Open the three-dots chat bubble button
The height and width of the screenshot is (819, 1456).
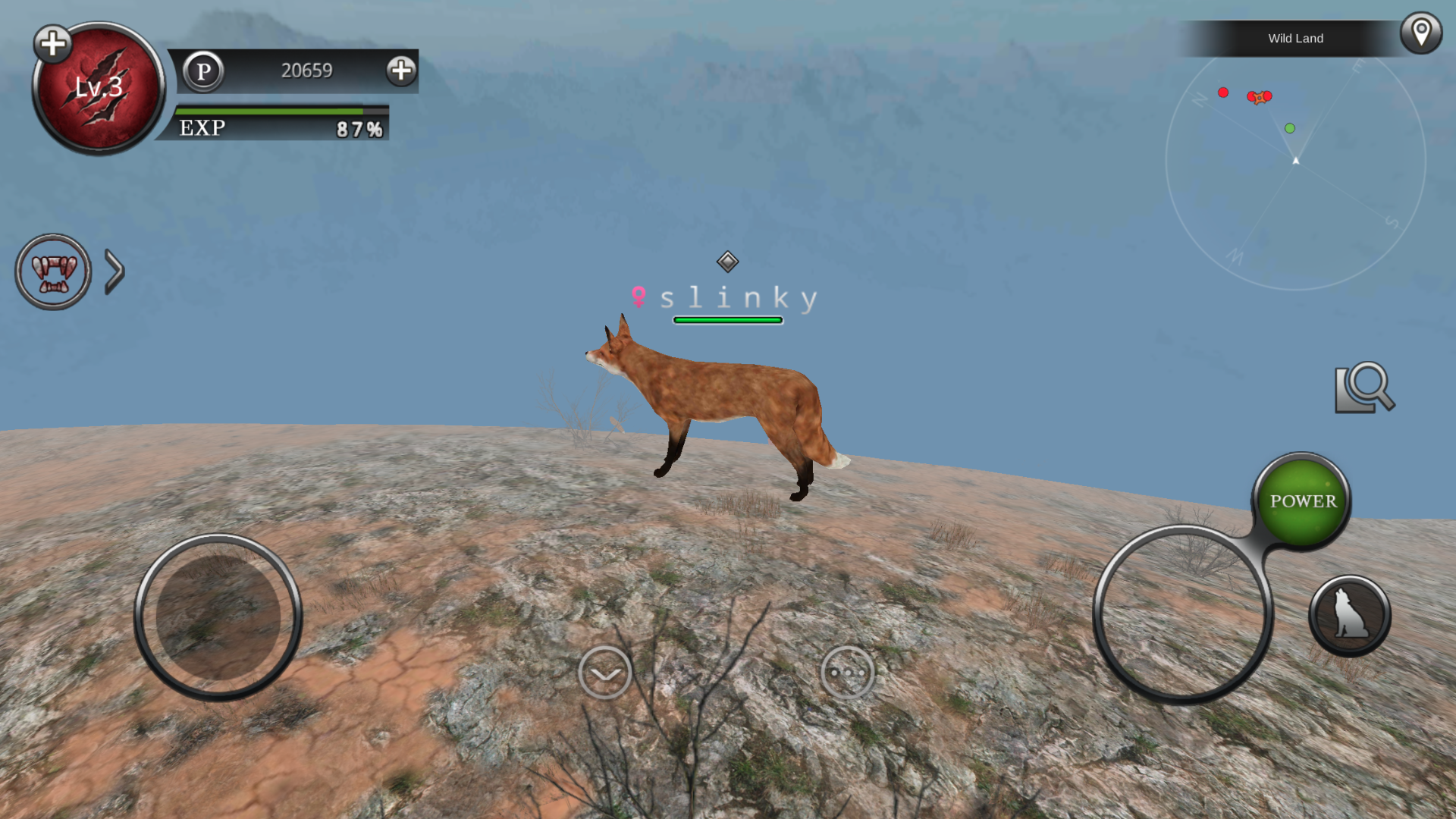click(847, 673)
